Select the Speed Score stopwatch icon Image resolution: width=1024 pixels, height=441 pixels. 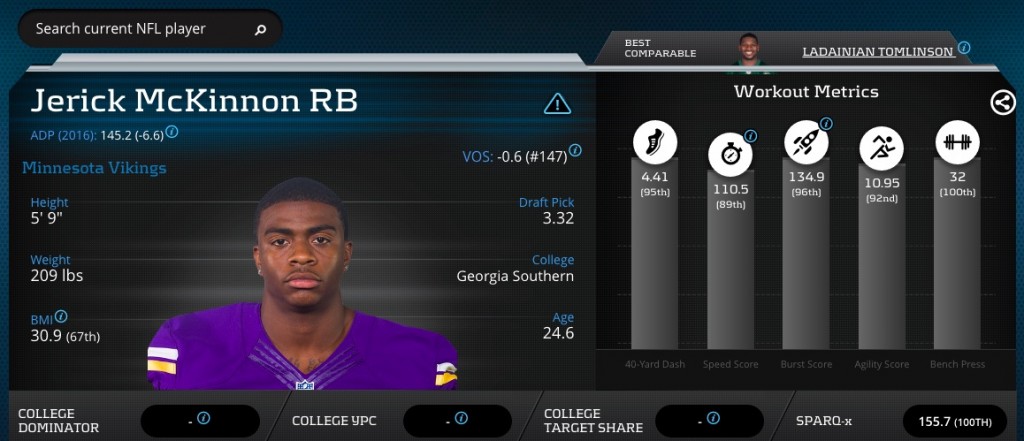(x=731, y=154)
